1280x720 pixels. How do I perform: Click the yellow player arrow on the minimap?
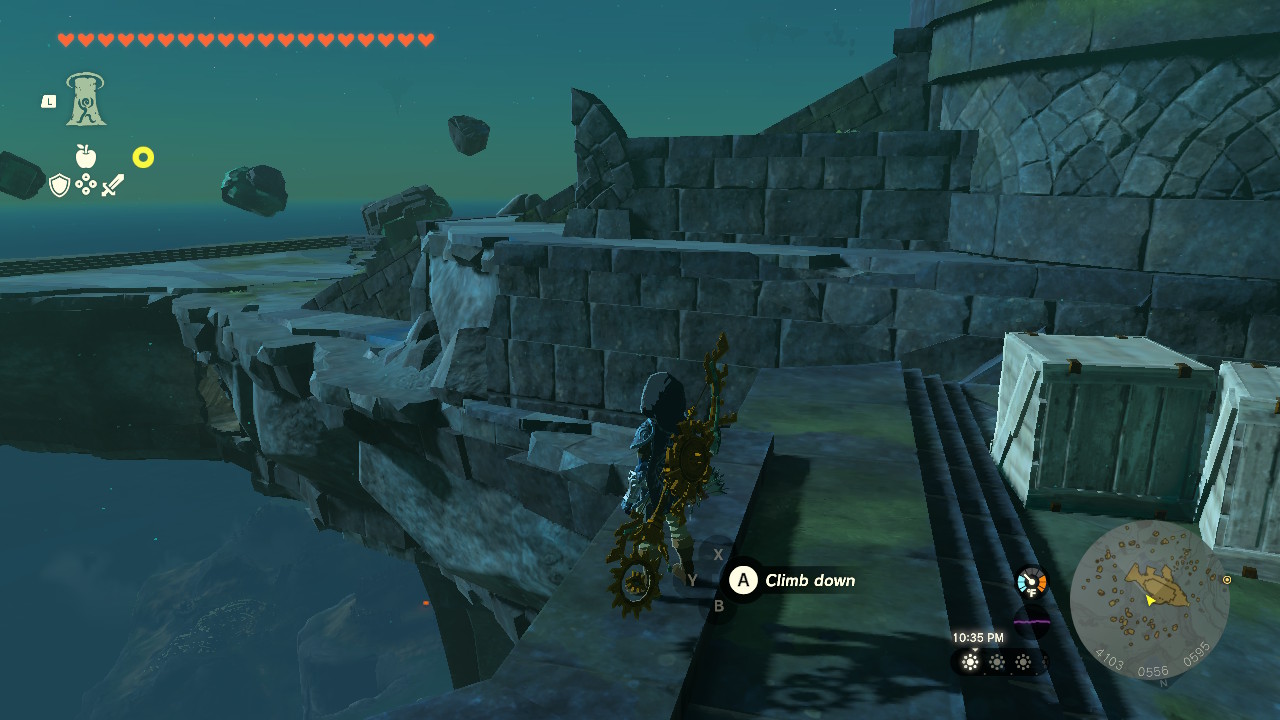pos(1150,600)
